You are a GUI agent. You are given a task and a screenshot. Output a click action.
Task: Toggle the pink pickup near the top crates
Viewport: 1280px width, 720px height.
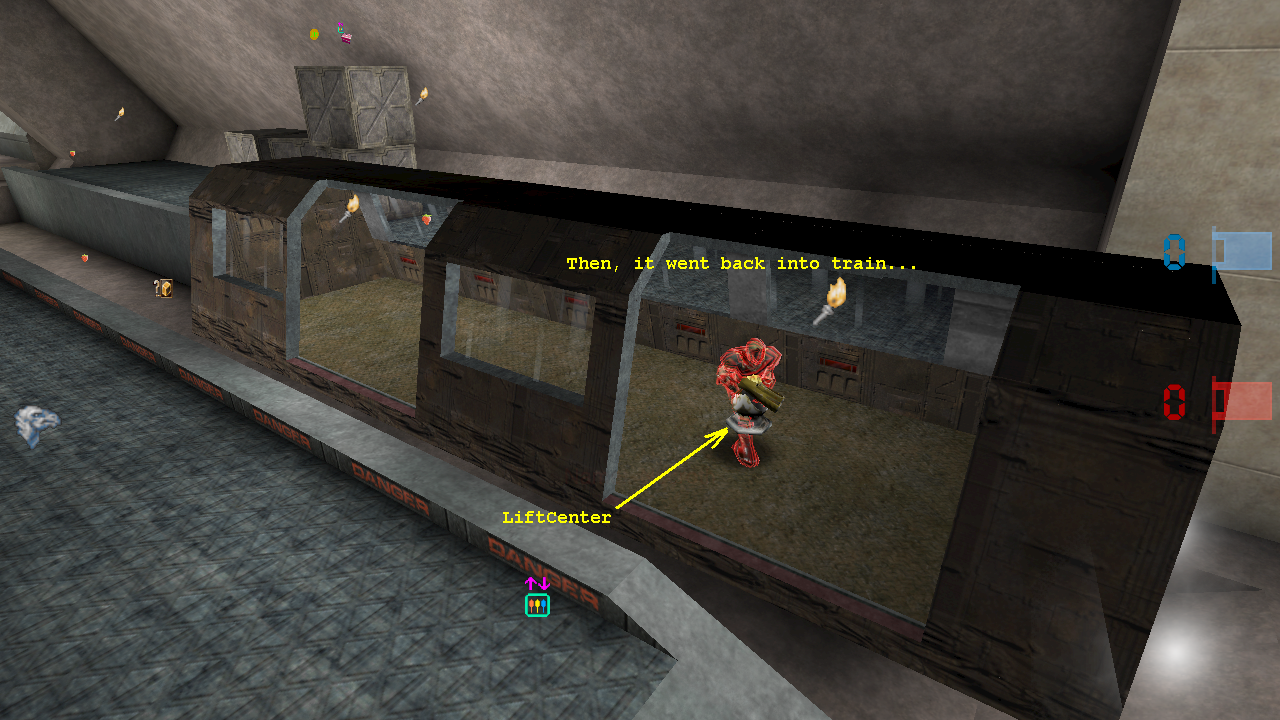(x=346, y=38)
